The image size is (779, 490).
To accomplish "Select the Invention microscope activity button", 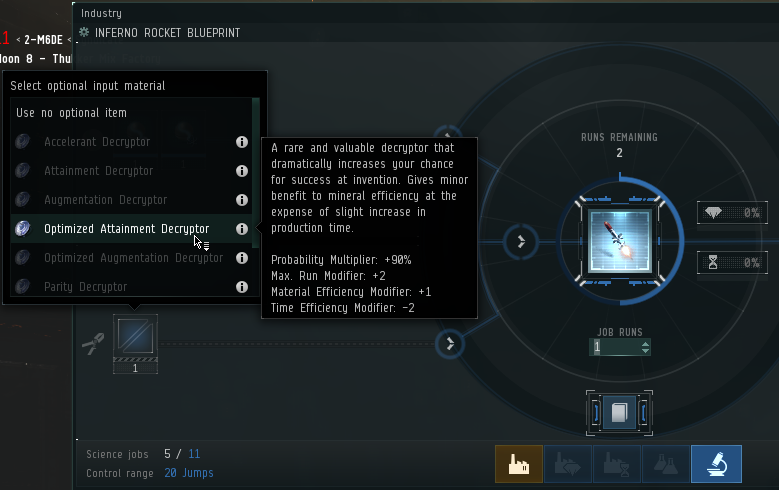I will [x=716, y=464].
